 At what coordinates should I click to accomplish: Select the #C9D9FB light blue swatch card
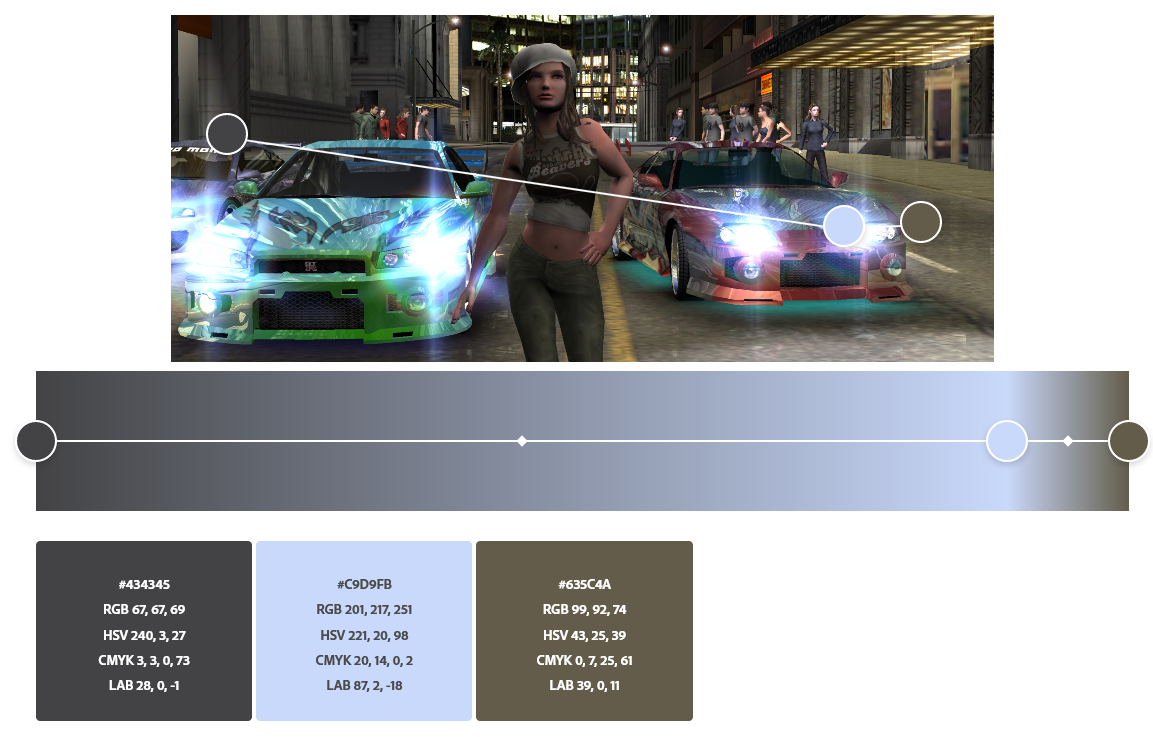pyautogui.click(x=363, y=631)
